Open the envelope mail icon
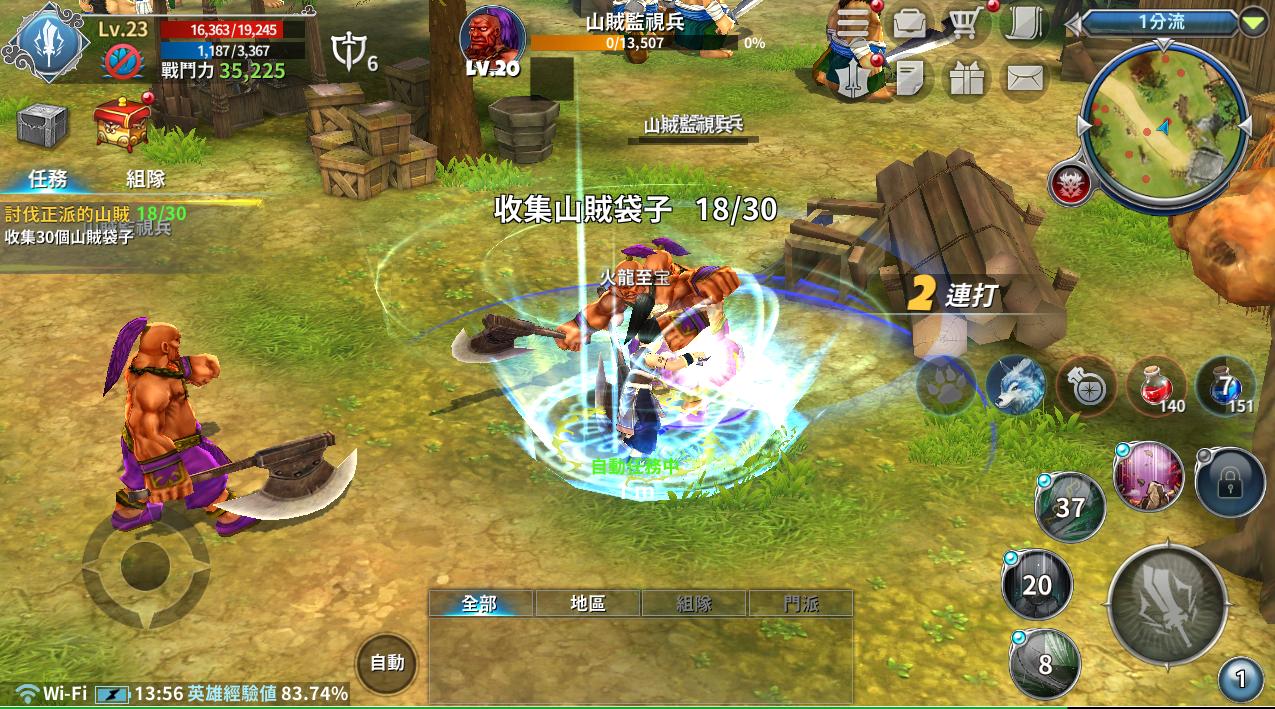The height and width of the screenshot is (709, 1275). point(1024,78)
